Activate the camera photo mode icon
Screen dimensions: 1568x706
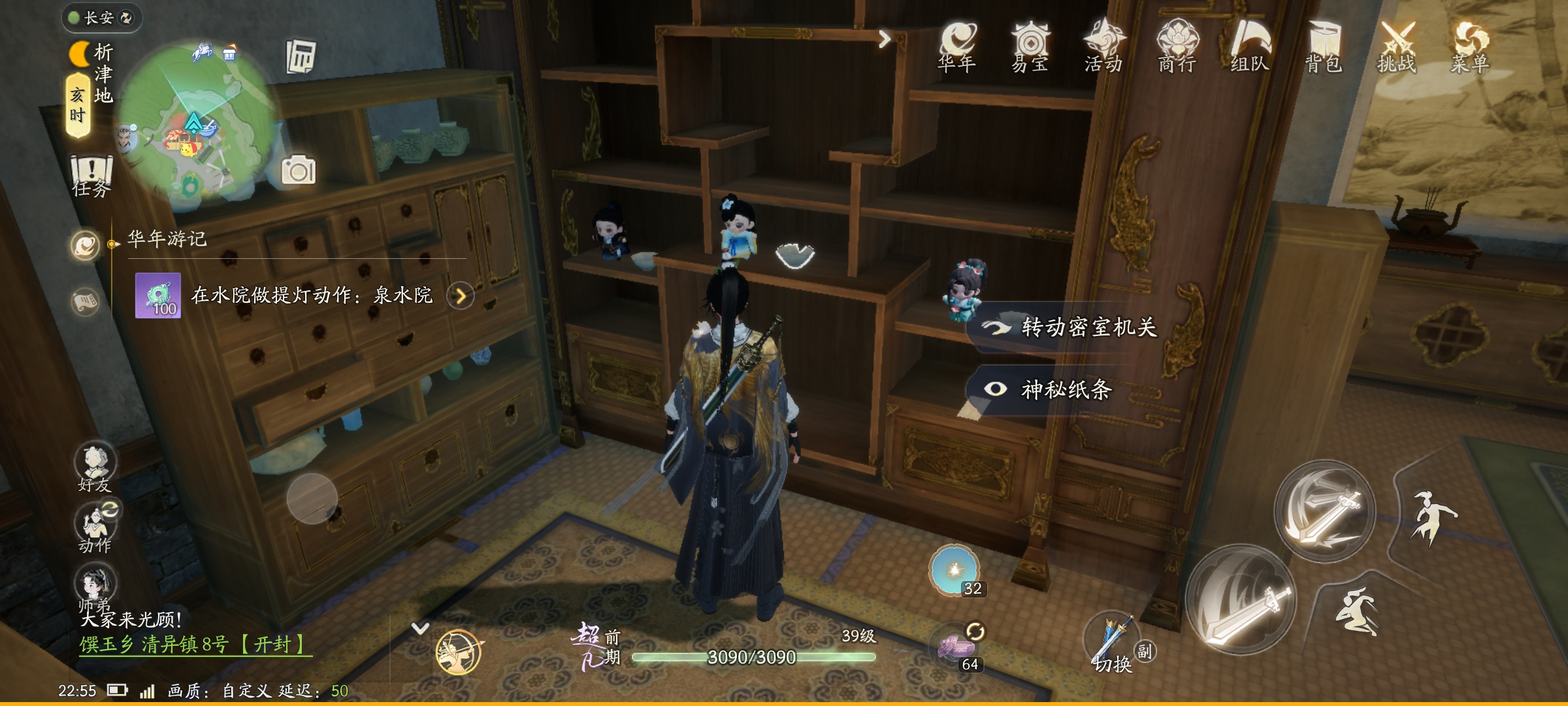click(x=298, y=171)
